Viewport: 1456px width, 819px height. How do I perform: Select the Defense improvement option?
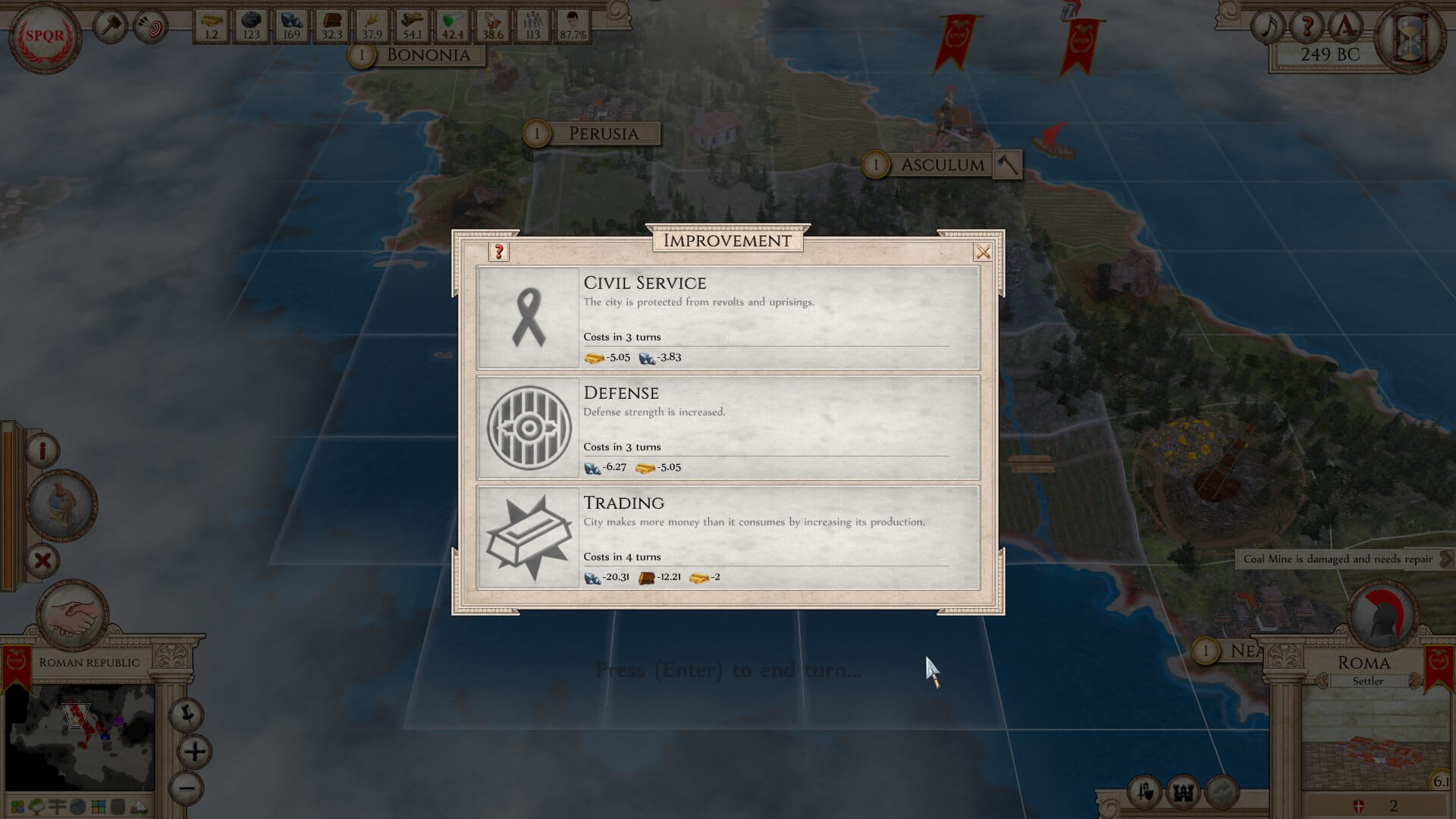[728, 428]
